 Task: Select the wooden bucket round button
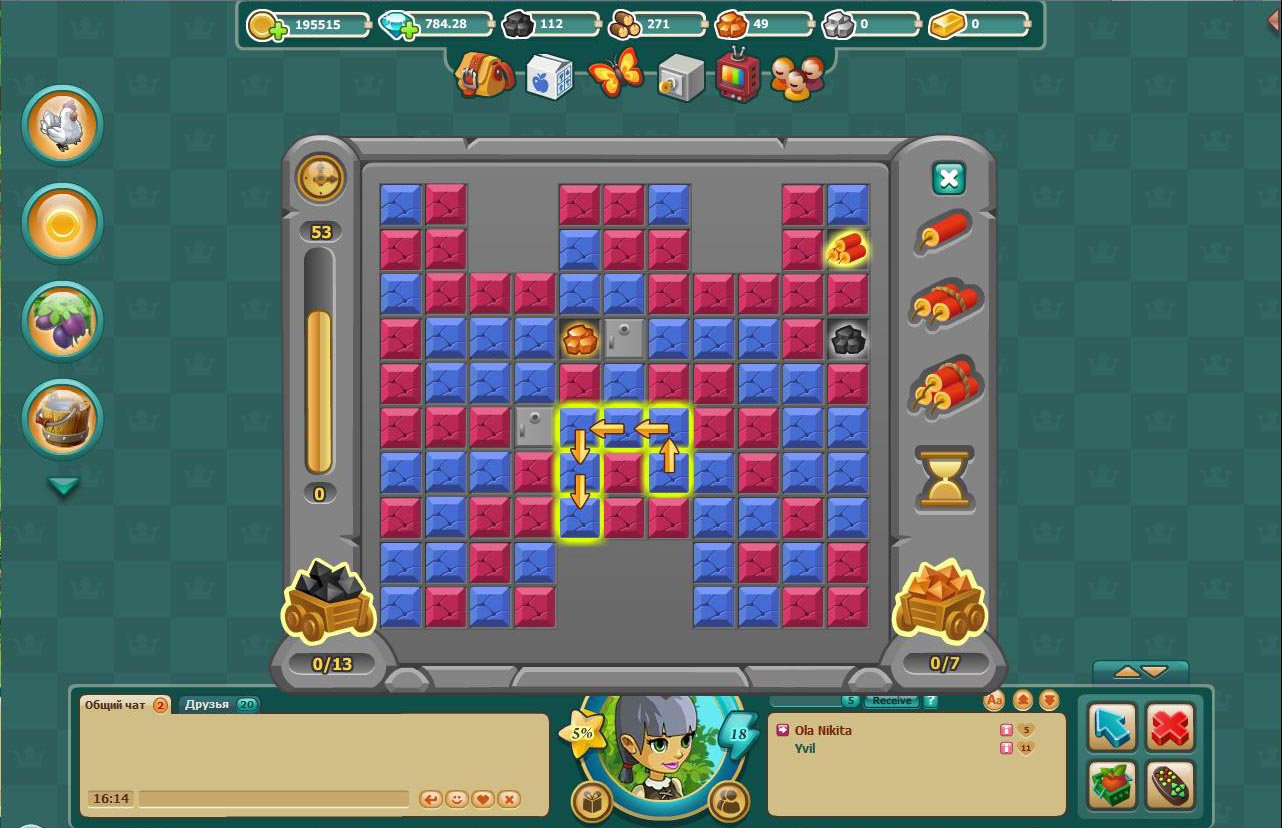[62, 420]
